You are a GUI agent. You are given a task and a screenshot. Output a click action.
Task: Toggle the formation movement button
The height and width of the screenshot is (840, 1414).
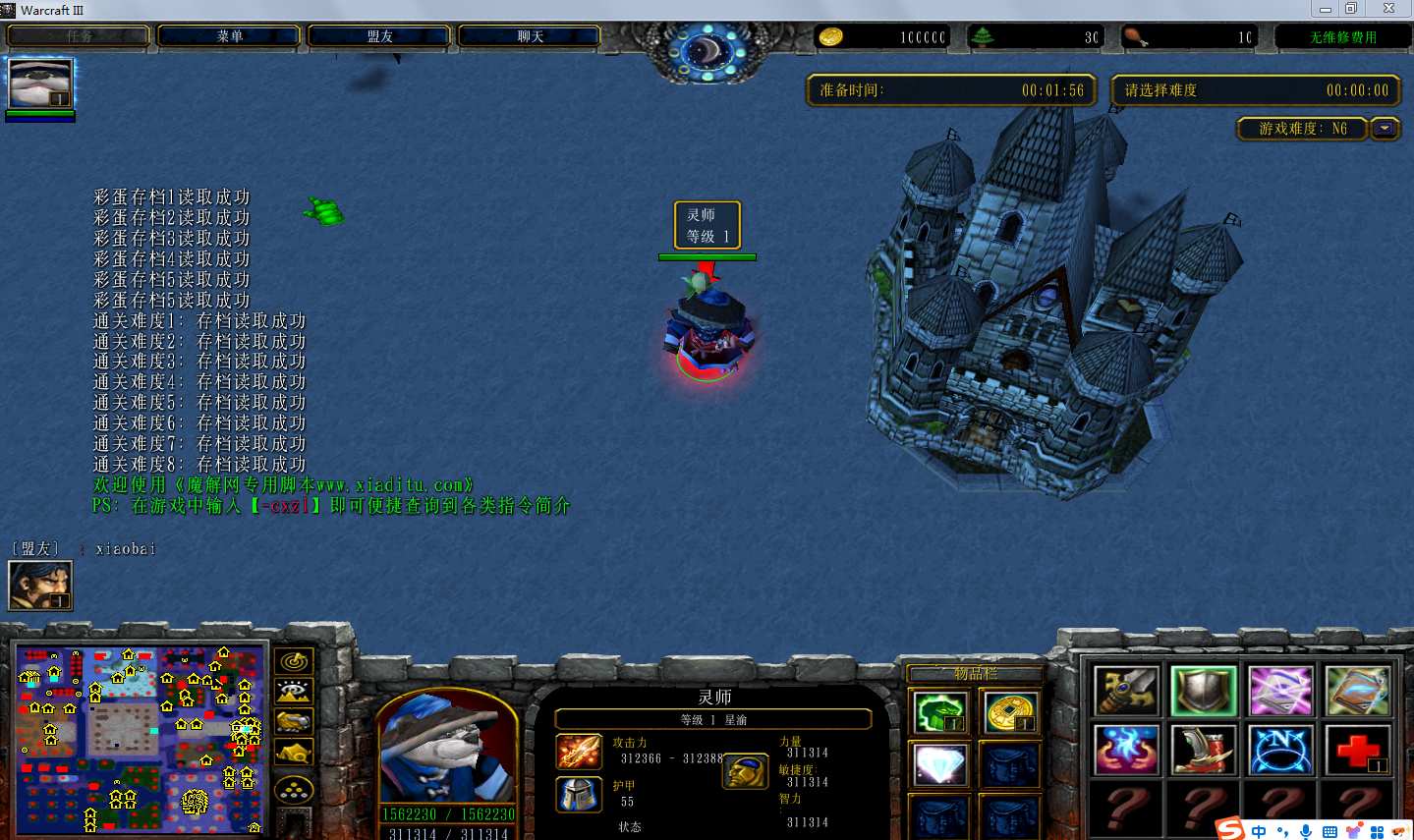coord(294,789)
